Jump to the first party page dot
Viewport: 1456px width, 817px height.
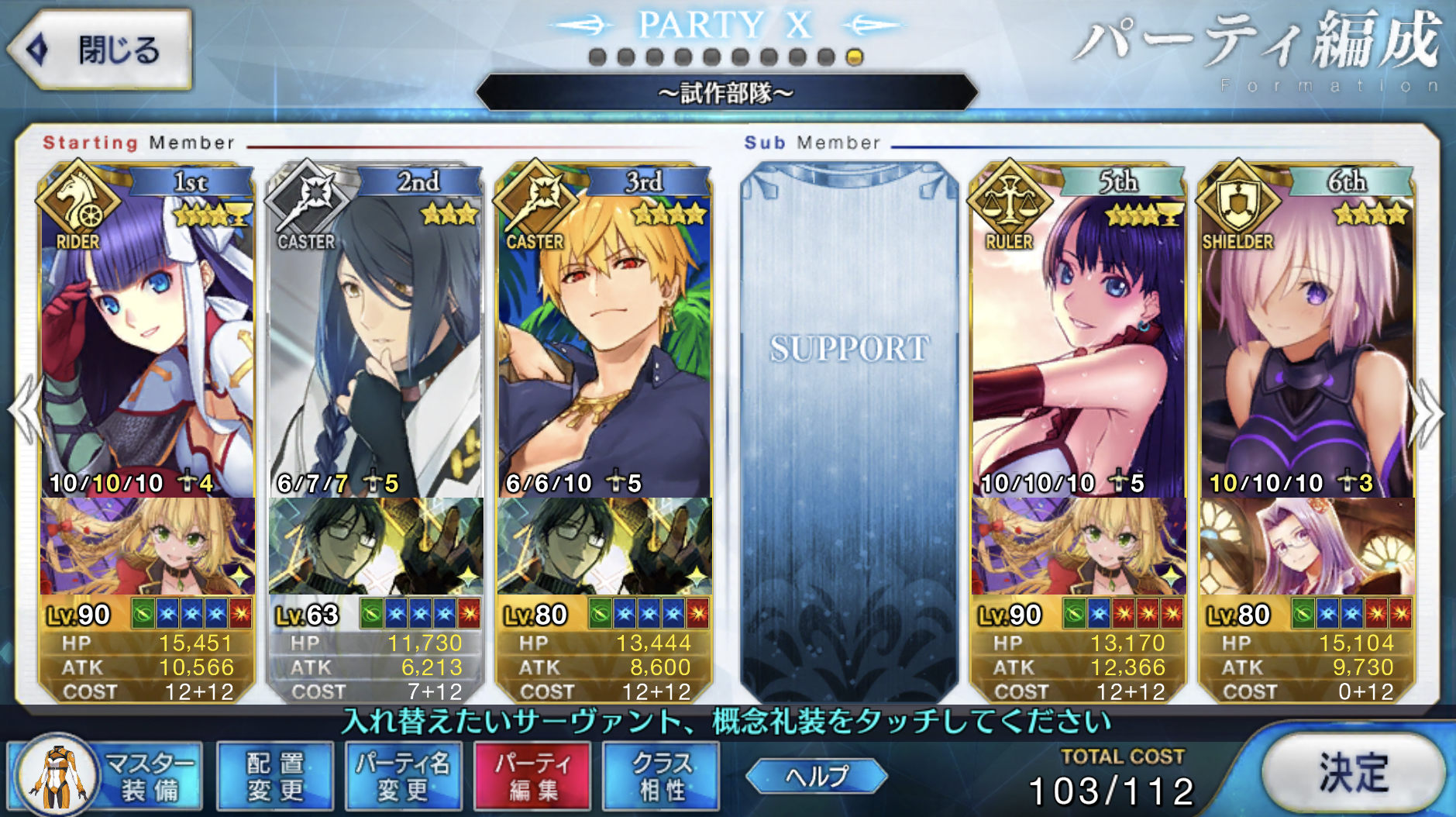(x=597, y=57)
